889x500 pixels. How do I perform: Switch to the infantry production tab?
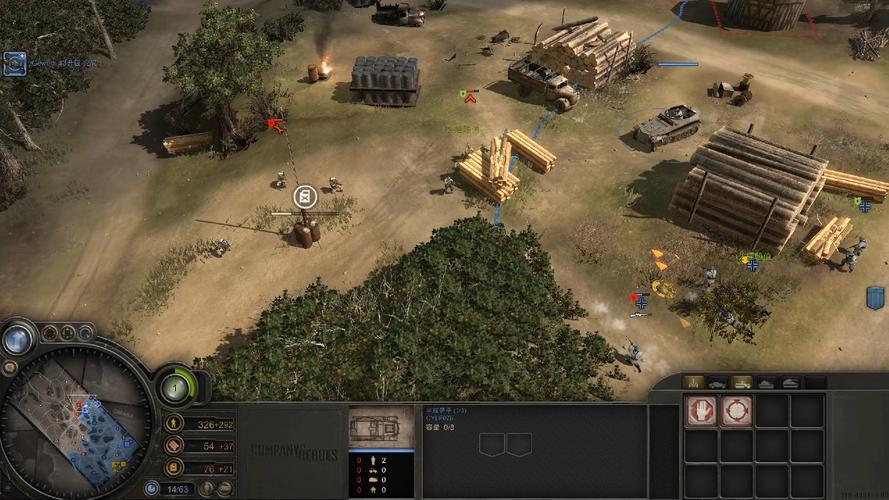tap(692, 382)
